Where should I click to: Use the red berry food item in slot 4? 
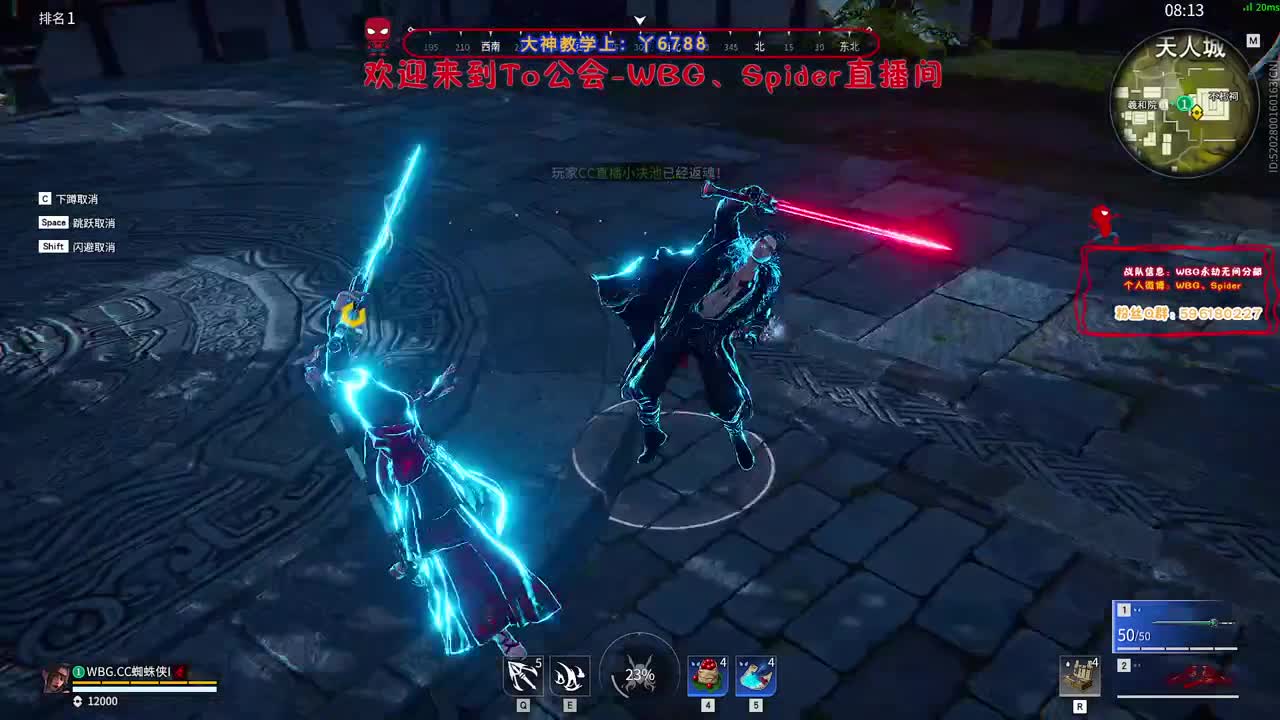708,675
